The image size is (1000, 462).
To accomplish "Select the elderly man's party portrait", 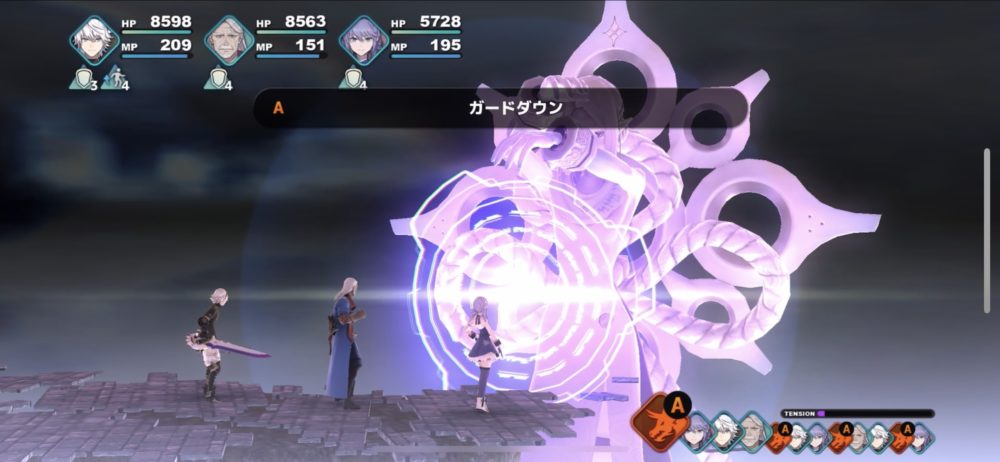I will 229,39.
